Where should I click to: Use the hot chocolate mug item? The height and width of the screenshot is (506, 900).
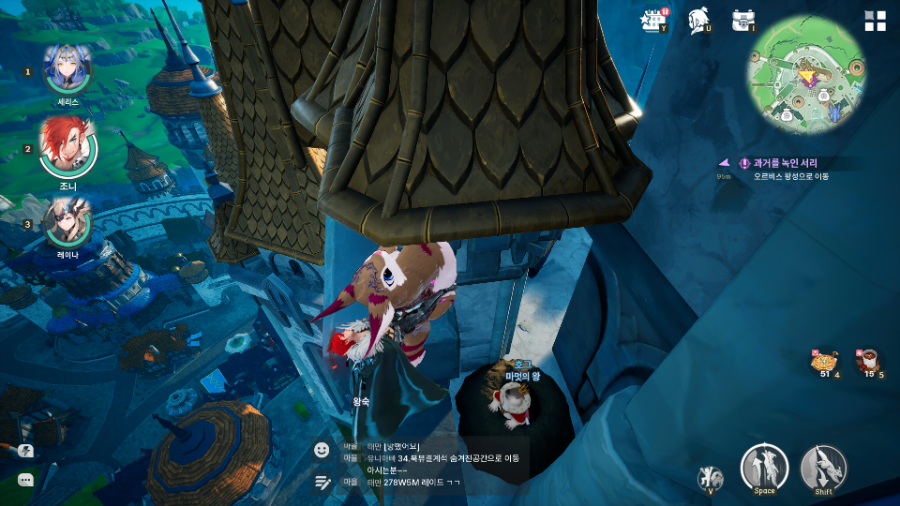coord(868,361)
